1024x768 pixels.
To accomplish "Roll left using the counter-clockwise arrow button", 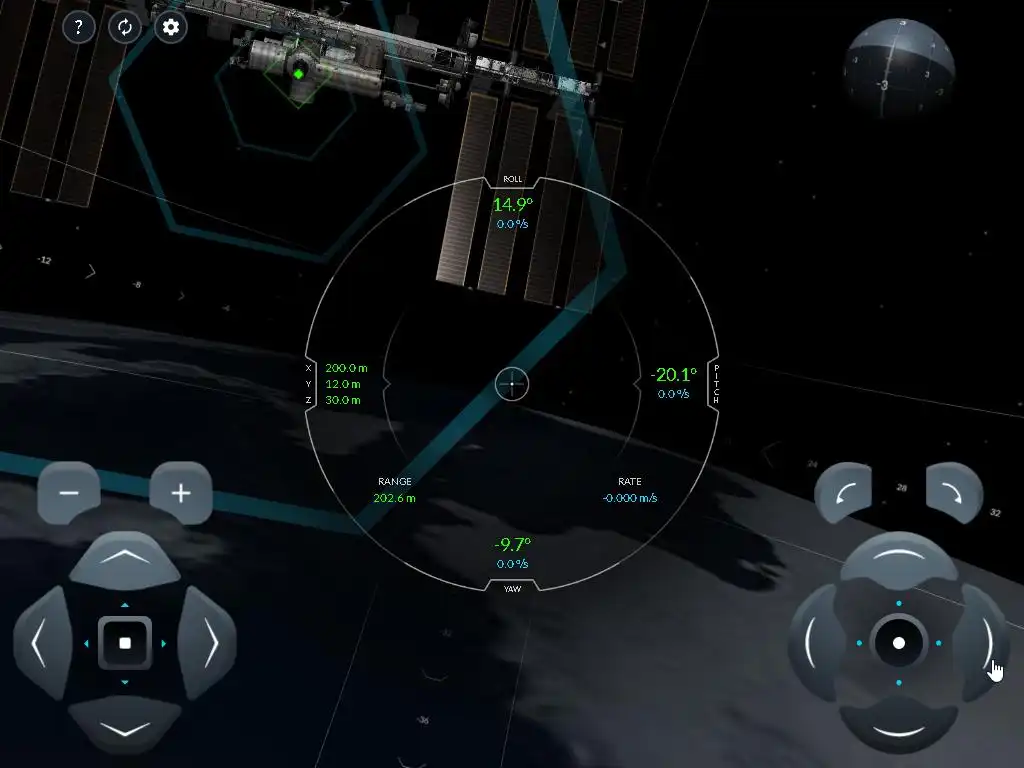I will pyautogui.click(x=843, y=491).
